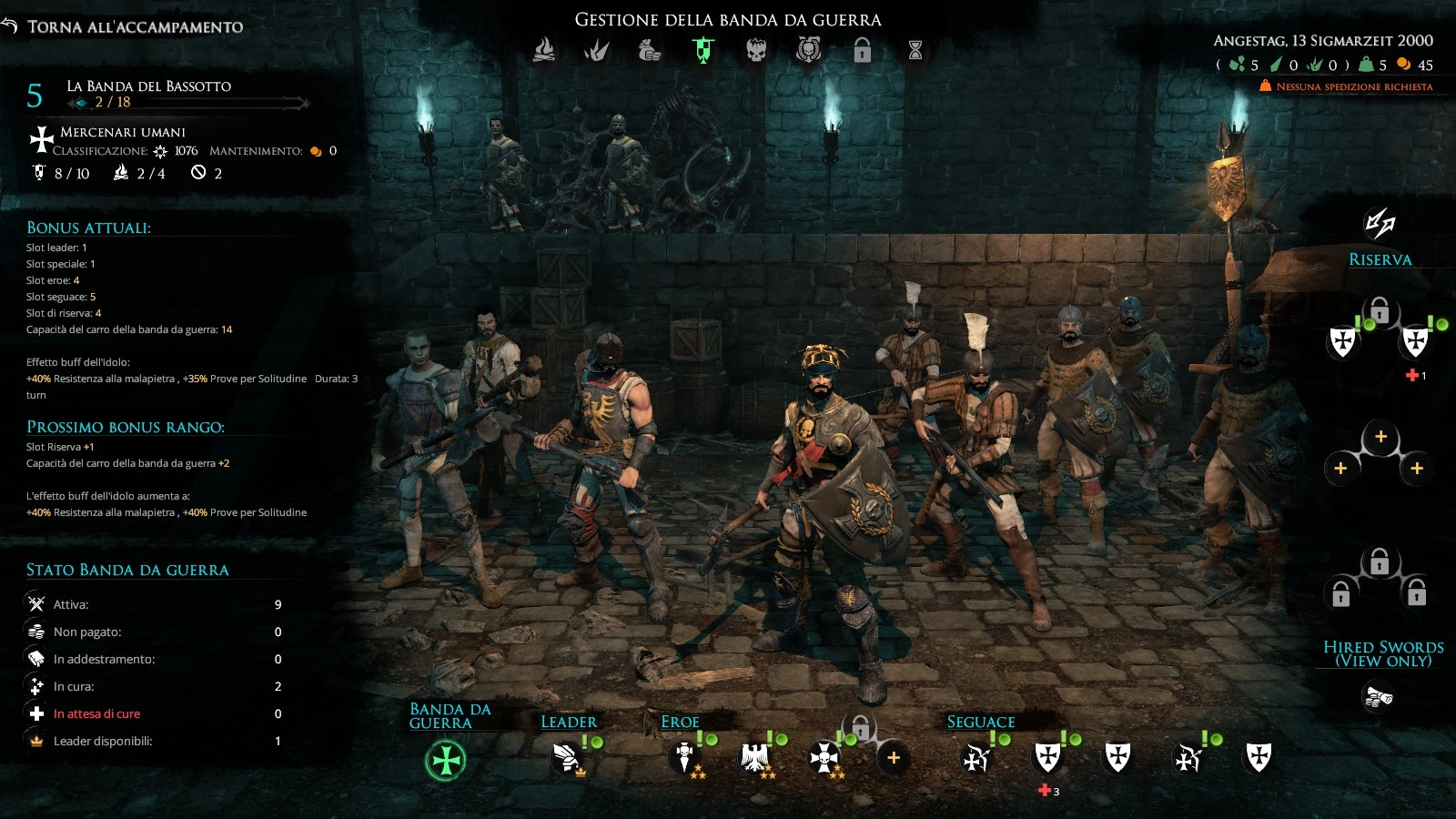Click the Nessuna spedizione richiesta notice

pyautogui.click(x=1347, y=86)
